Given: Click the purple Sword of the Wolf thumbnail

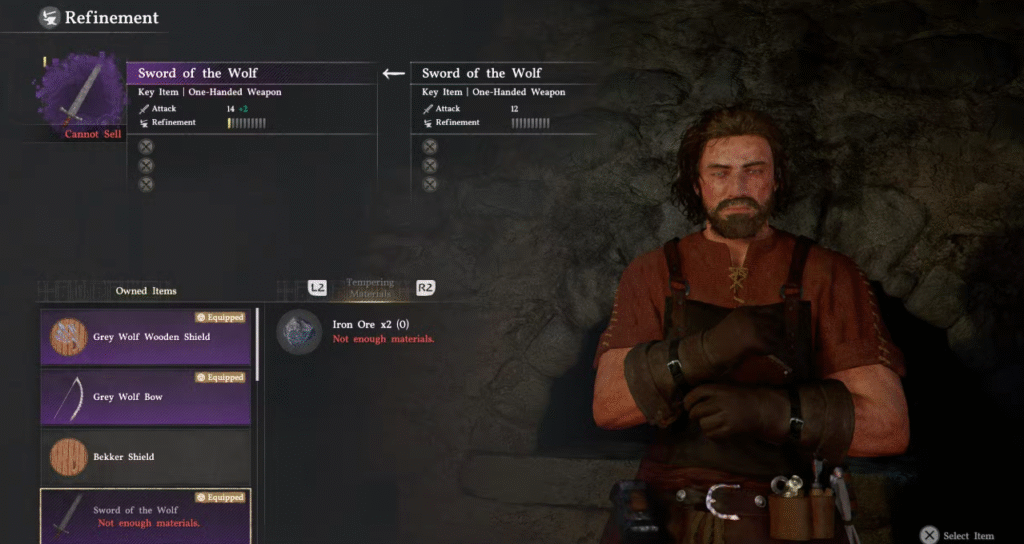Looking at the screenshot, I should point(82,93).
